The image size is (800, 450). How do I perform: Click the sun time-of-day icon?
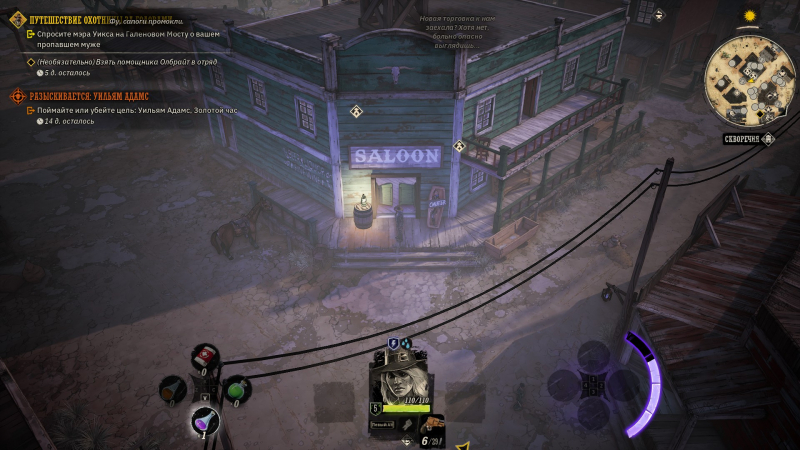[x=745, y=17]
